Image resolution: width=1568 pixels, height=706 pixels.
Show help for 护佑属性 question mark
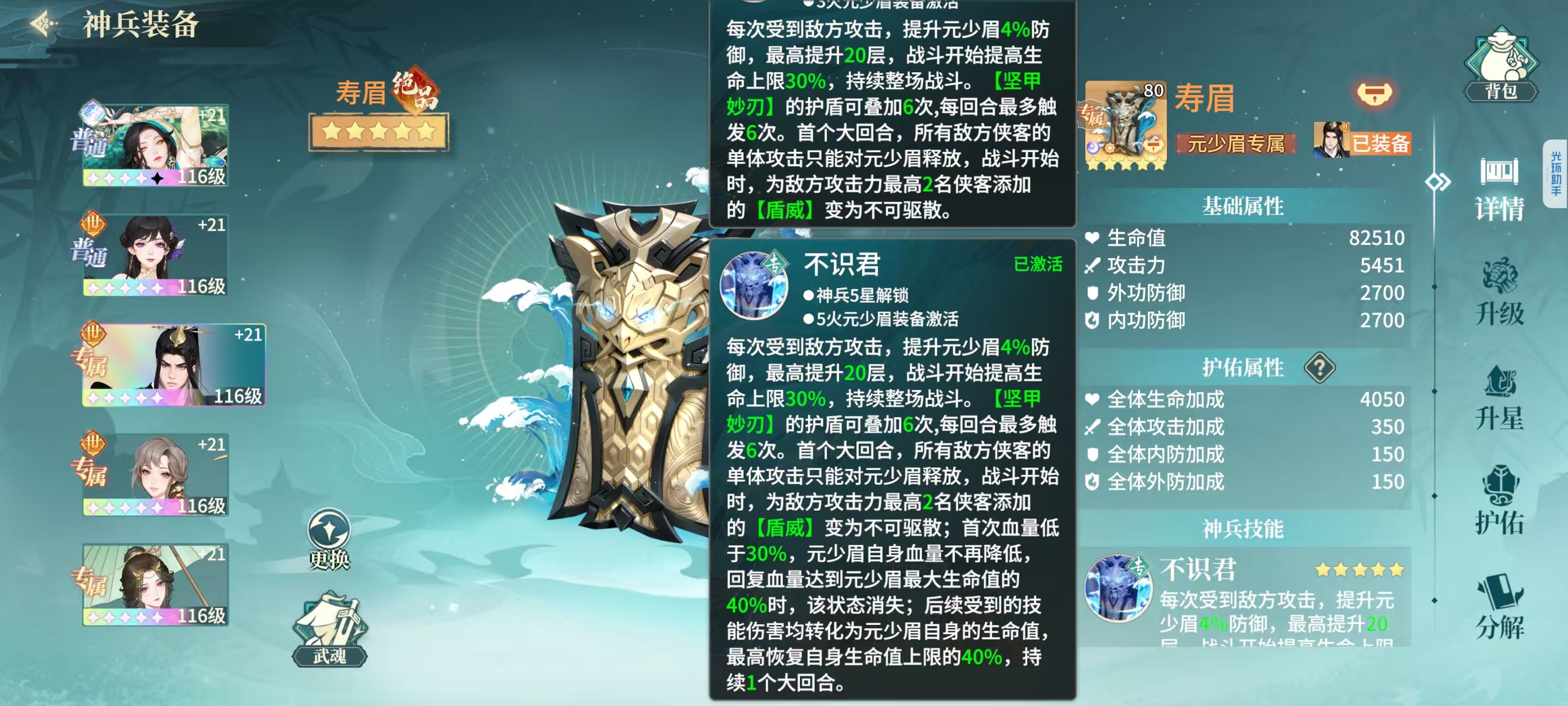(x=1319, y=368)
